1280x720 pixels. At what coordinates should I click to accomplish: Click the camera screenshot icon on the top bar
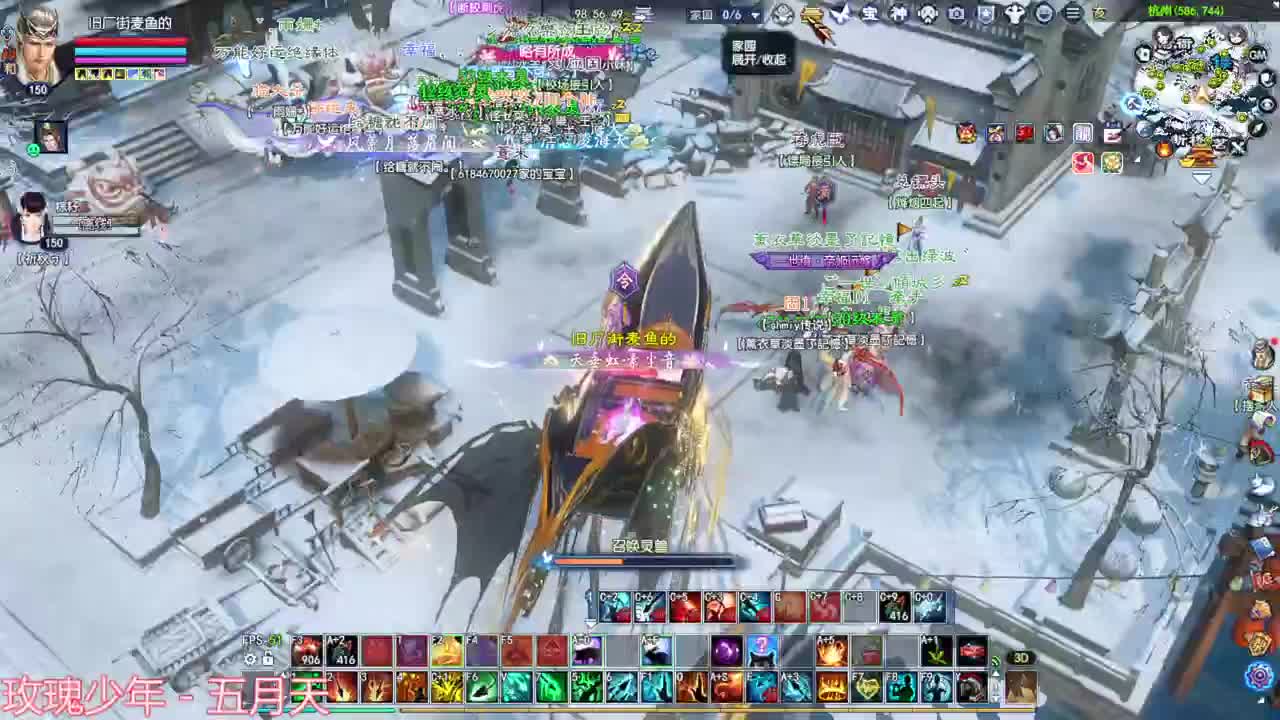tap(956, 15)
